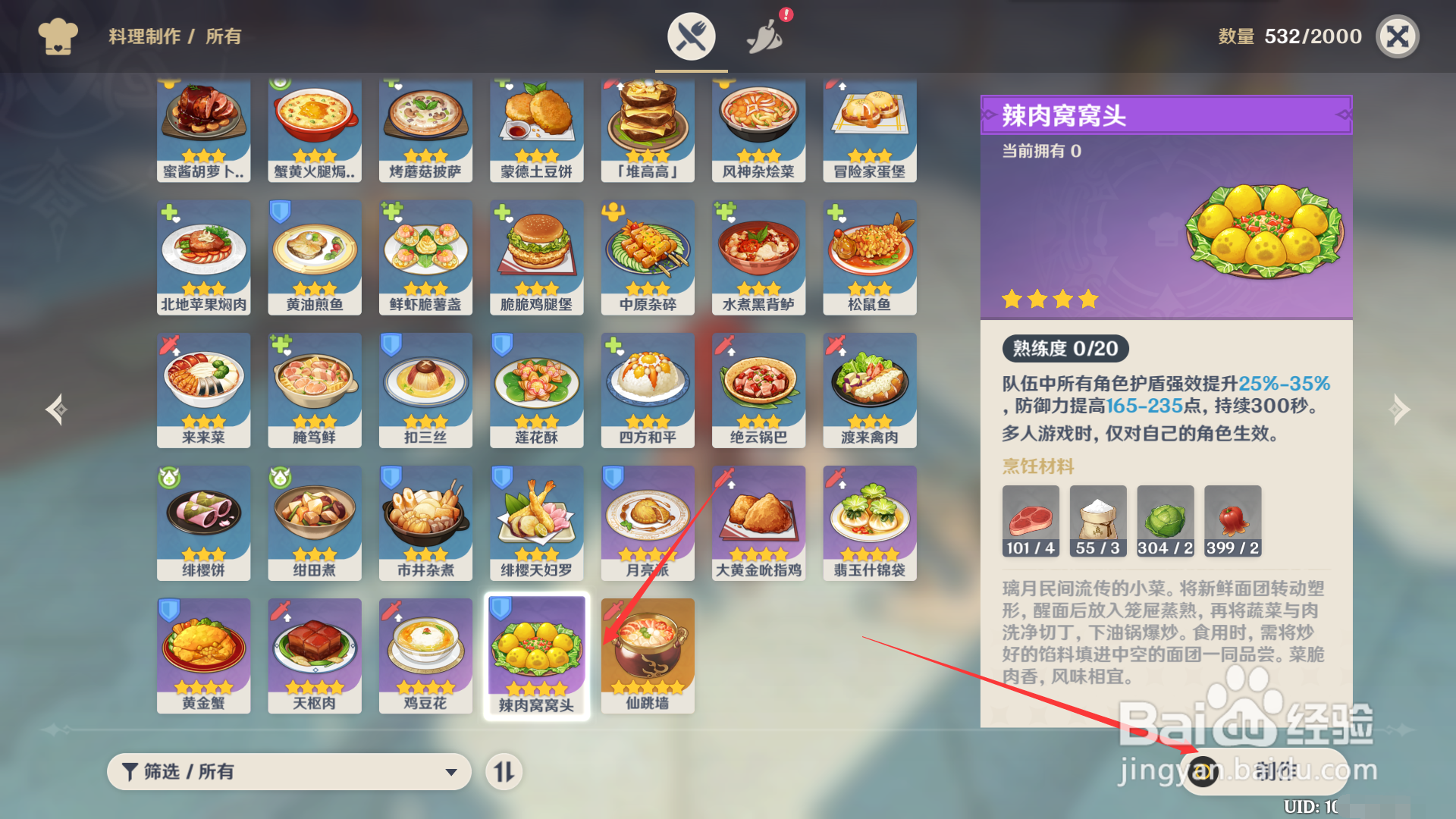Viewport: 1456px width, 819px height.
Task: Click the 所有 breadcrumb label
Action: 222,37
